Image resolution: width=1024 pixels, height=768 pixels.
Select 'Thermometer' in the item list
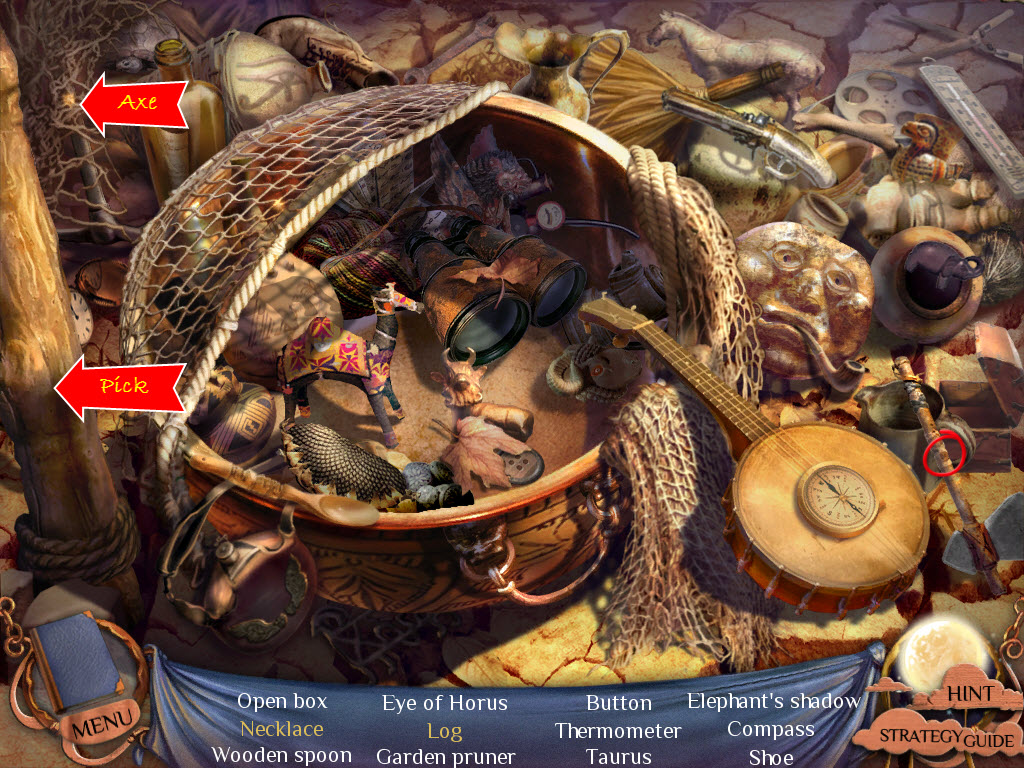click(618, 730)
